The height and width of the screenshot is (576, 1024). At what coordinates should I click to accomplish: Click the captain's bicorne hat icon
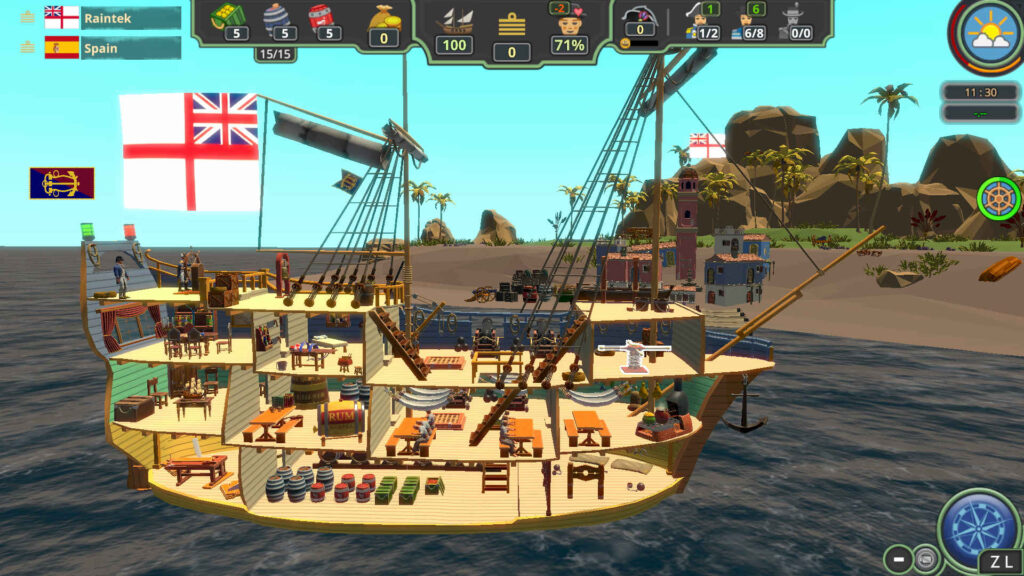pyautogui.click(x=635, y=18)
